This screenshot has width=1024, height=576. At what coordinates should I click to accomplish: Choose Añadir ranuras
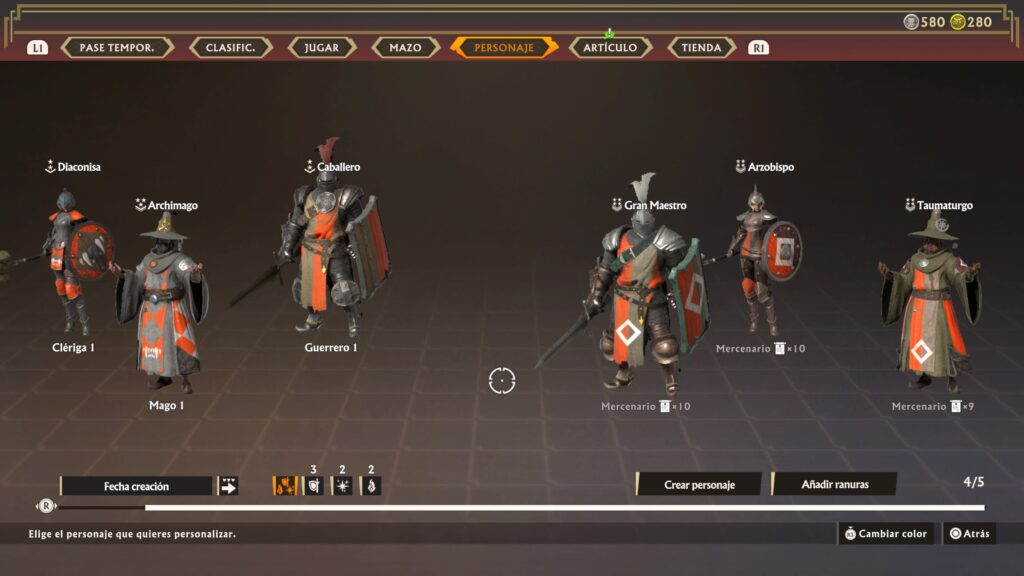point(835,485)
